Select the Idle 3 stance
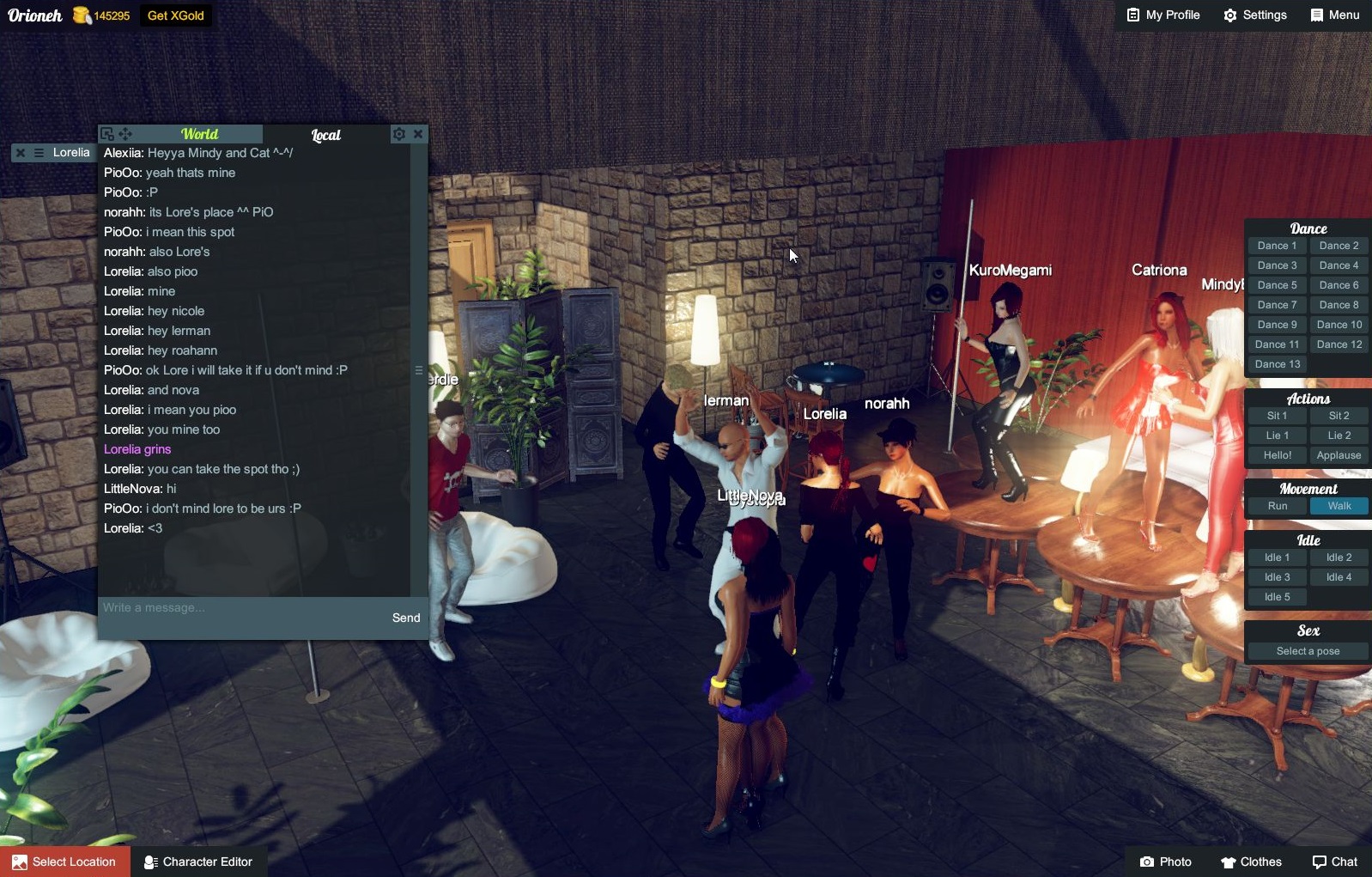 [x=1277, y=577]
